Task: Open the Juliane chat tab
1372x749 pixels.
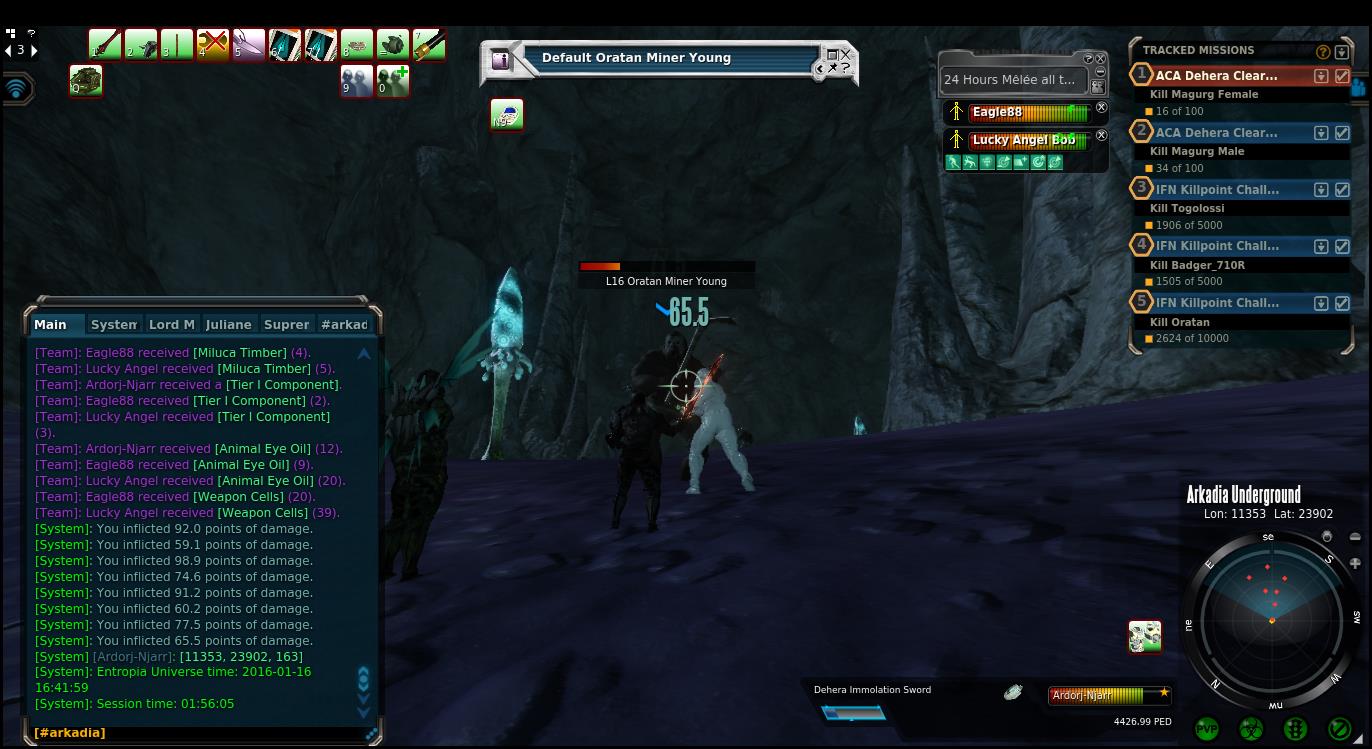Action: (x=228, y=324)
